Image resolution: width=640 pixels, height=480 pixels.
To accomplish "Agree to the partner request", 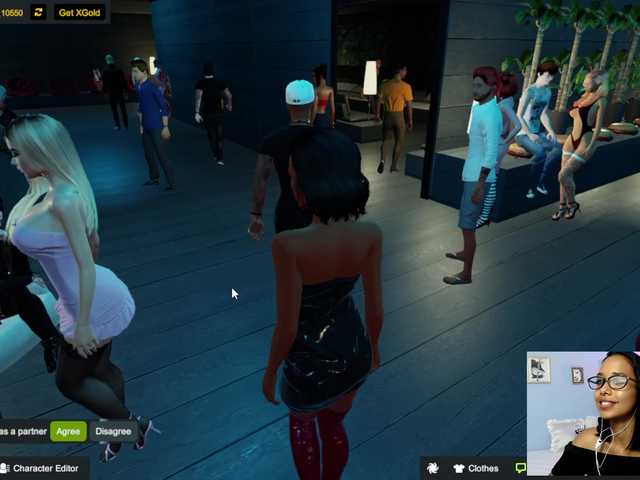I will [68, 432].
